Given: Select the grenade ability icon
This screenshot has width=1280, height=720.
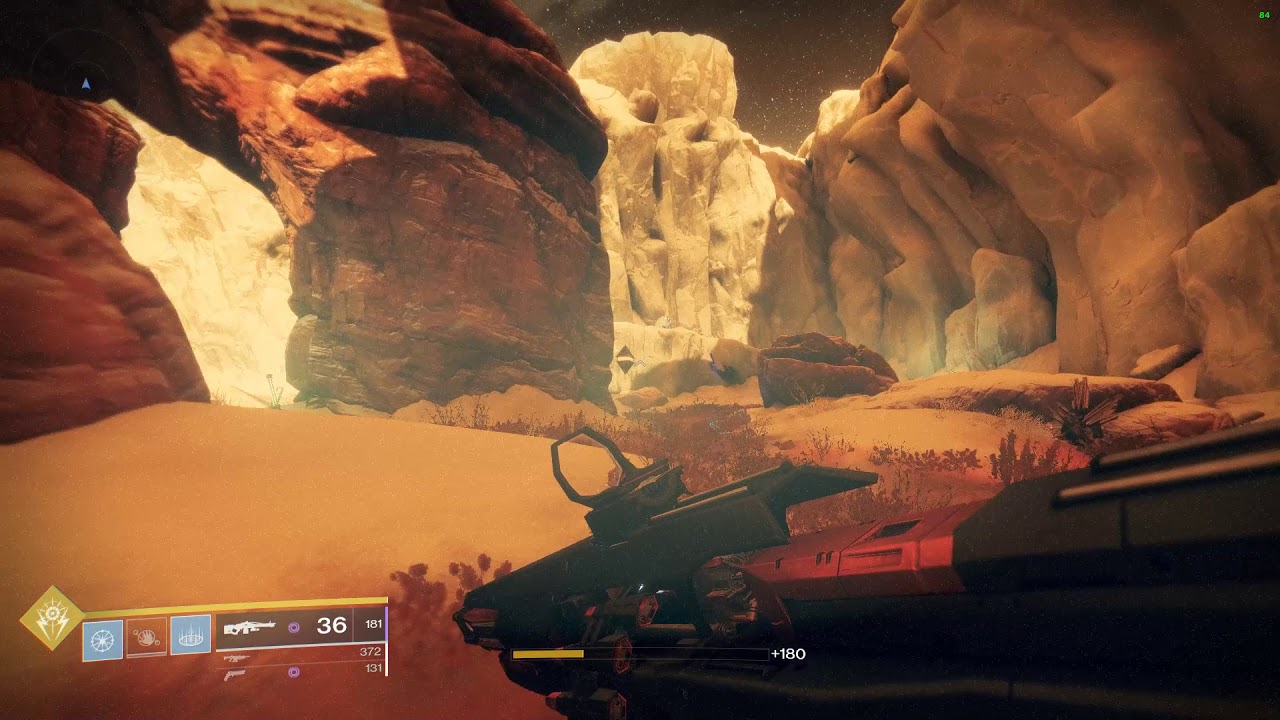Looking at the screenshot, I should (x=103, y=640).
